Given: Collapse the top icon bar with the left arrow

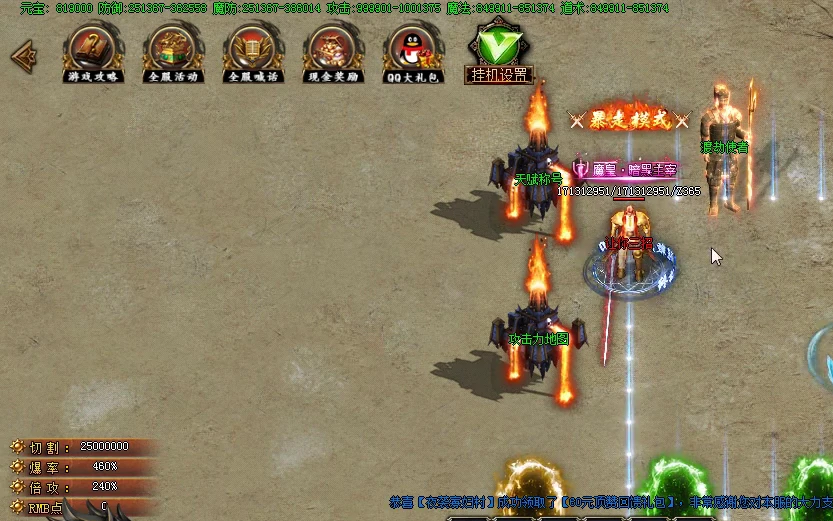Looking at the screenshot, I should pyautogui.click(x=20, y=56).
